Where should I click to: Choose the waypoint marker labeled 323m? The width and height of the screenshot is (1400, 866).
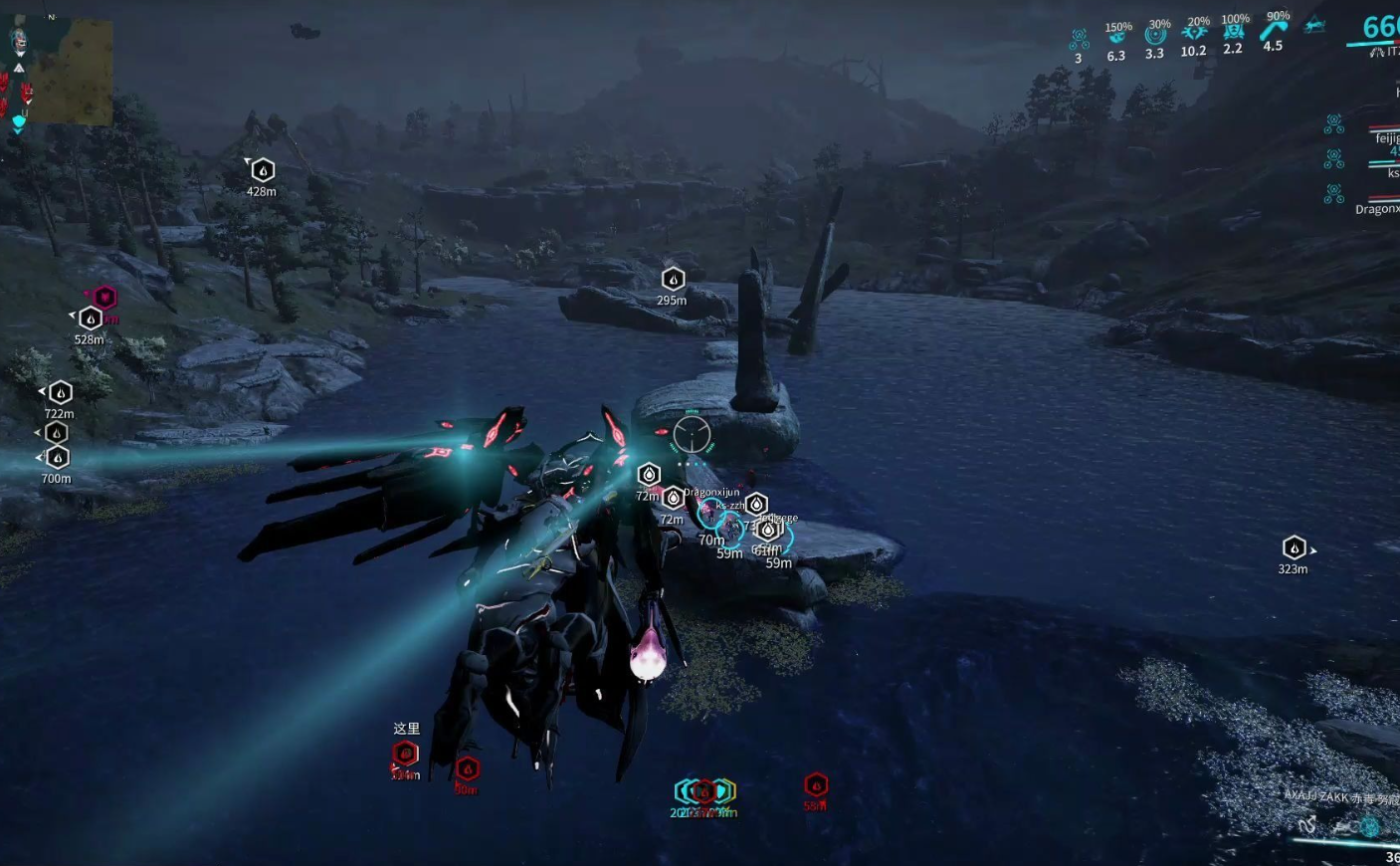pyautogui.click(x=1294, y=548)
